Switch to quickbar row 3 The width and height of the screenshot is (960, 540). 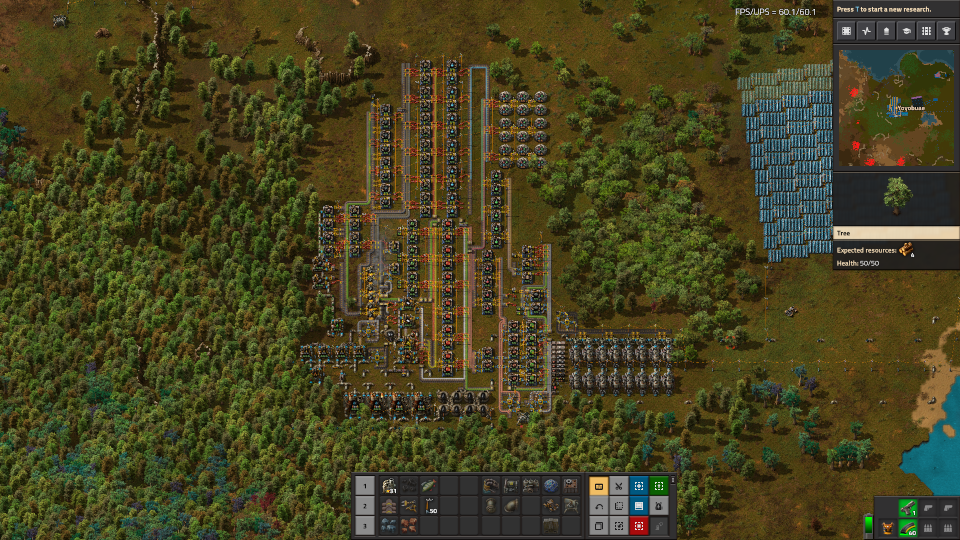click(x=365, y=525)
